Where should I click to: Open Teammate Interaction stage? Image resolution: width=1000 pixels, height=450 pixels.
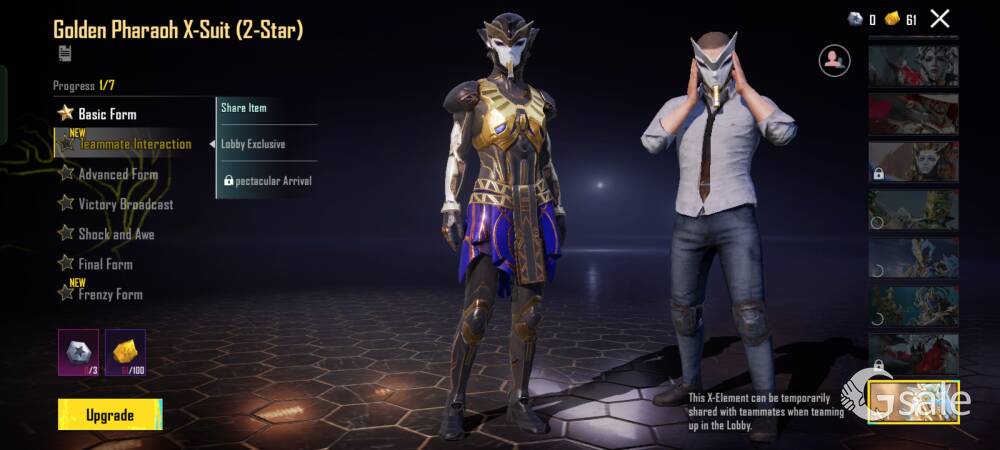coord(134,144)
